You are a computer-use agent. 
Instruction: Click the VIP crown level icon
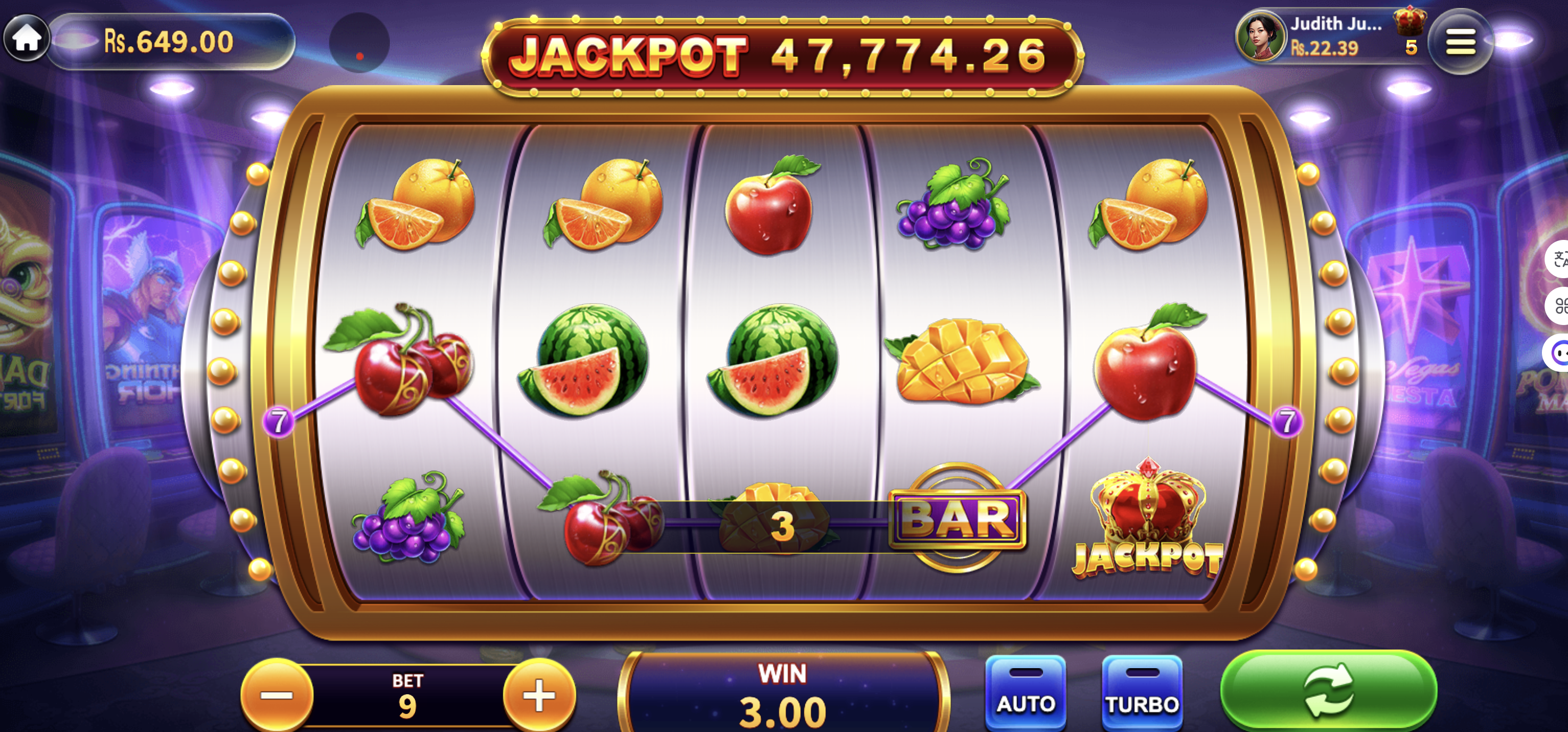tap(1409, 22)
